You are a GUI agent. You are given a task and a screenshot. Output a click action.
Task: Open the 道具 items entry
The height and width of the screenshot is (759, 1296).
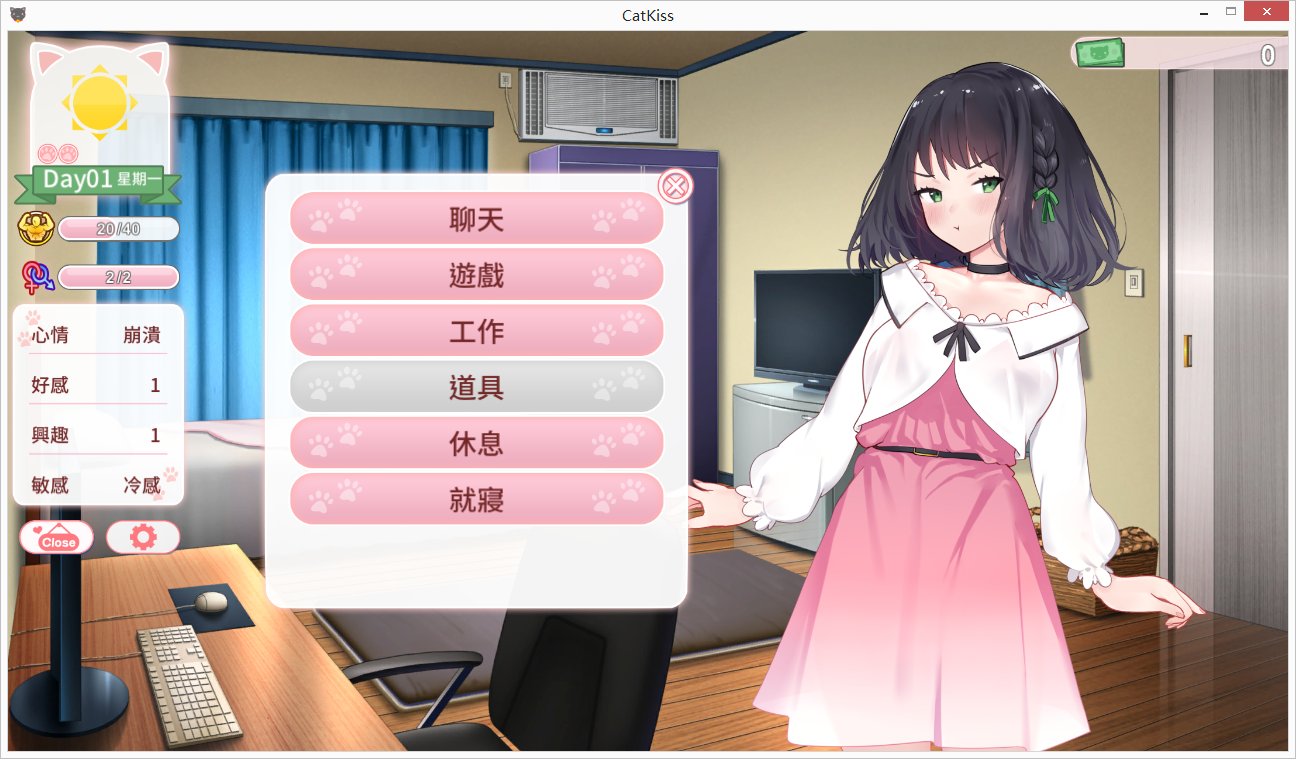476,387
